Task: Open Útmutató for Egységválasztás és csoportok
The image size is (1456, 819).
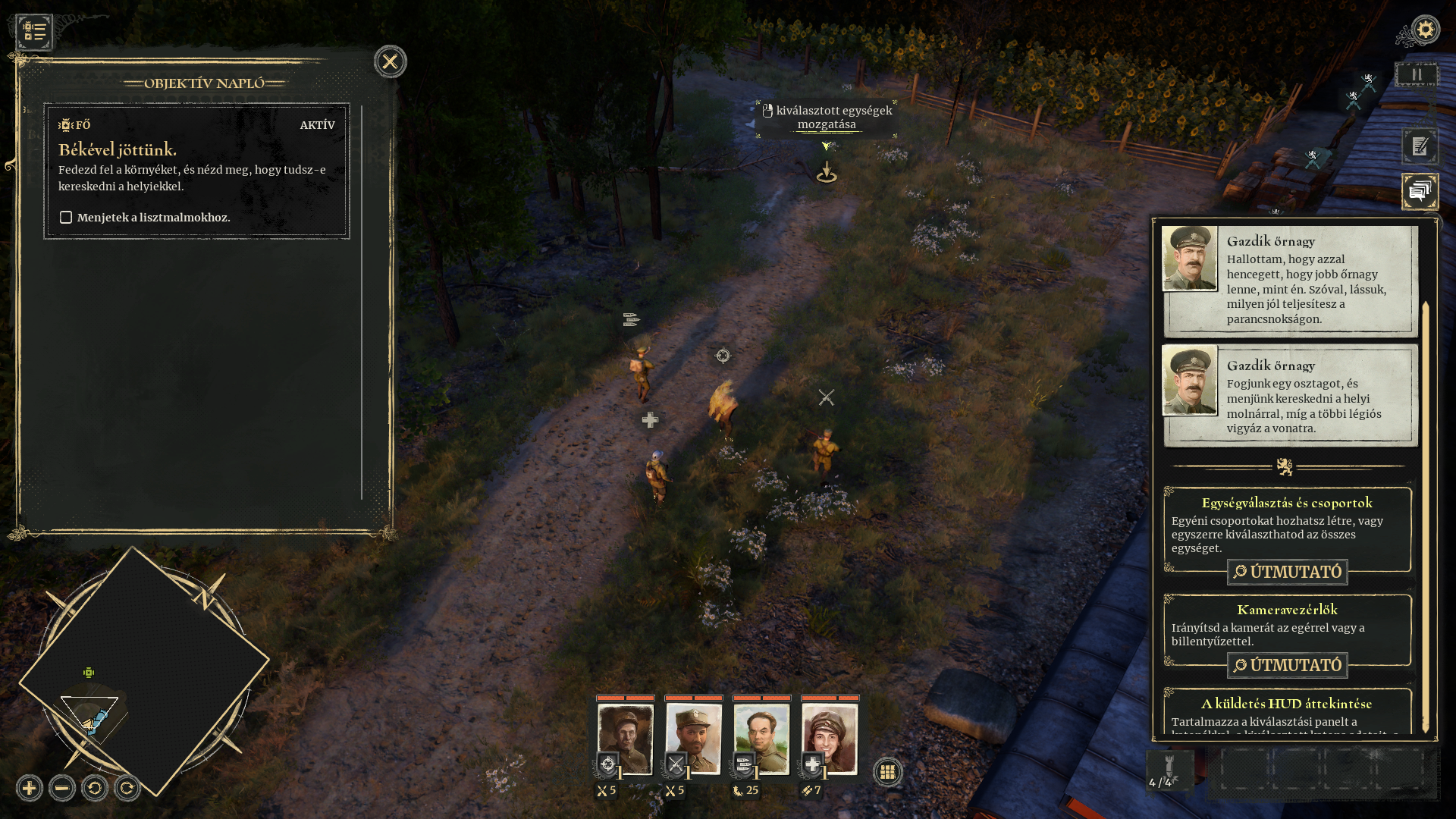Action: [x=1287, y=572]
